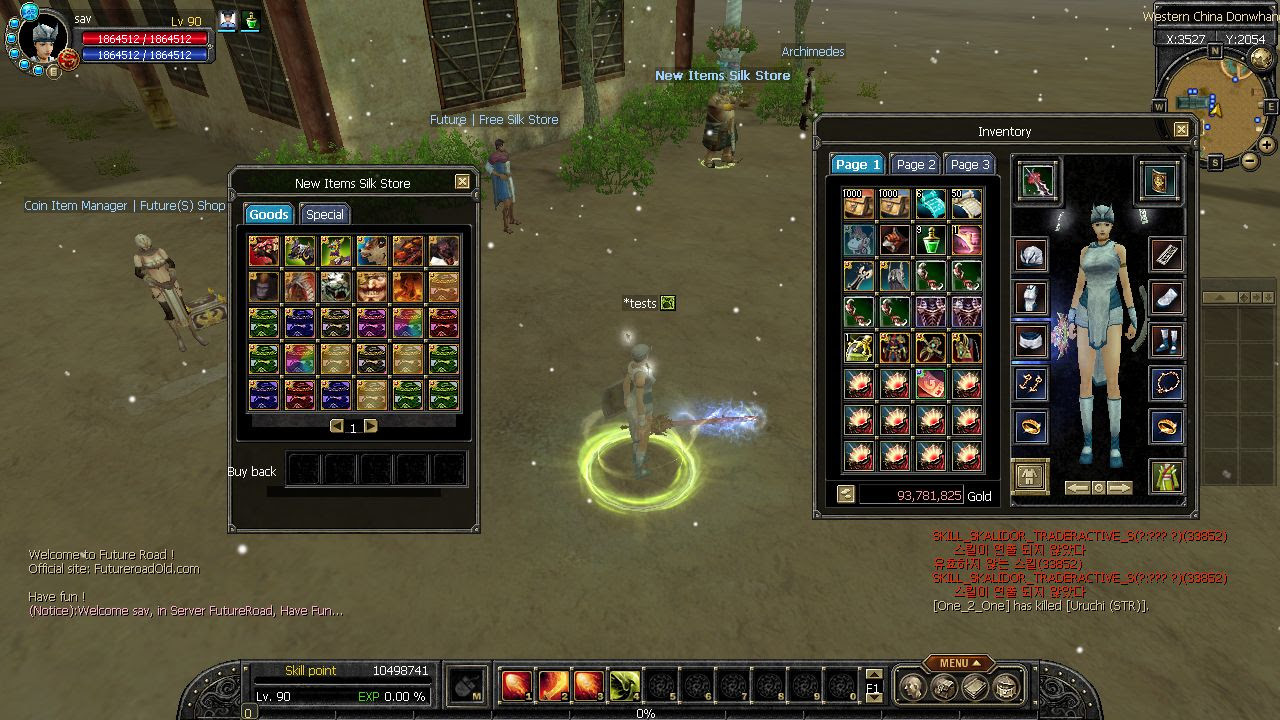Click the equipped necklace slot
This screenshot has width=1280, height=720.
1166,382
